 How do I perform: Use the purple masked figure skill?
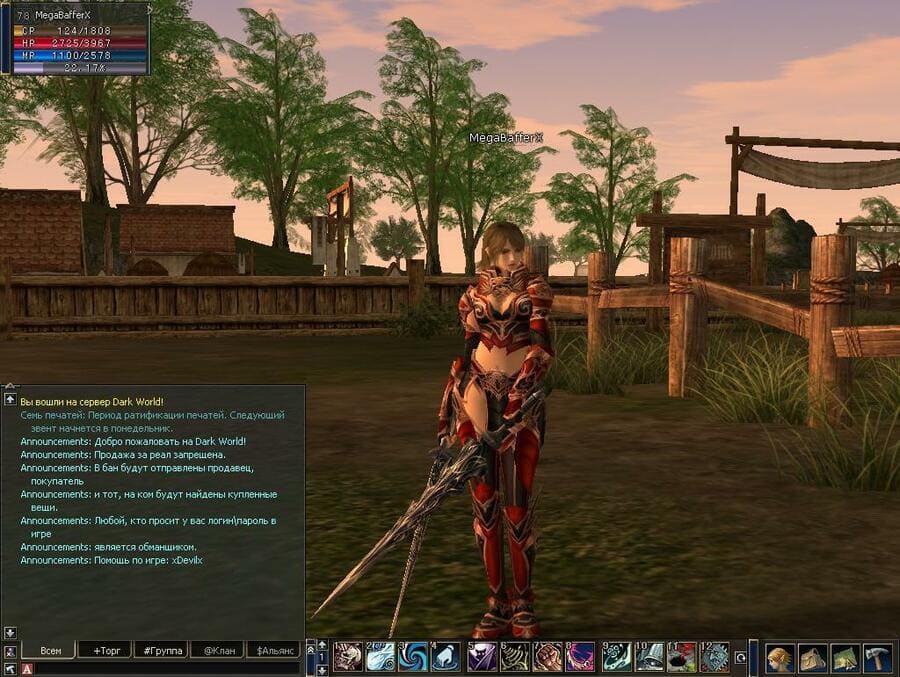pos(481,657)
